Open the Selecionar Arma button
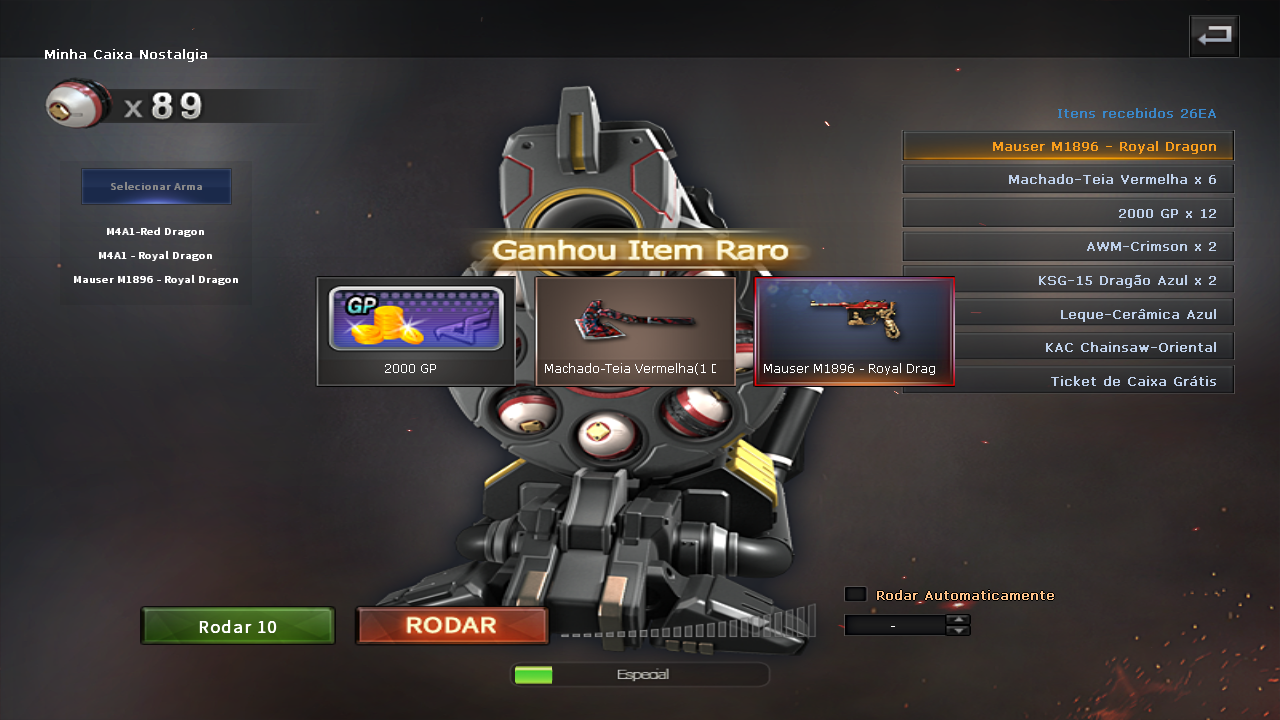This screenshot has width=1280, height=720. point(156,187)
